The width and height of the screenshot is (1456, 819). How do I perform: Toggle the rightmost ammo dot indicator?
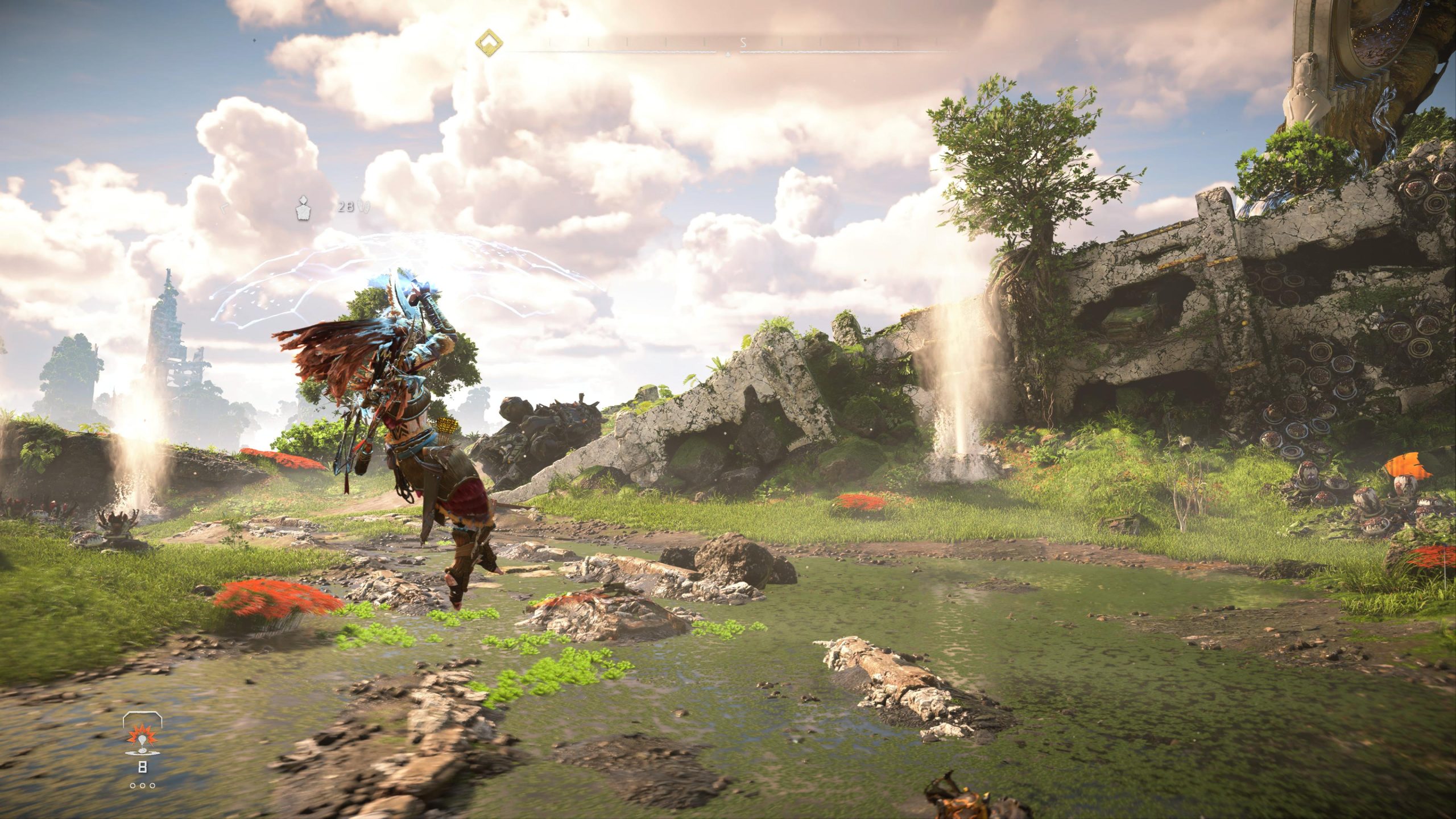(x=152, y=786)
